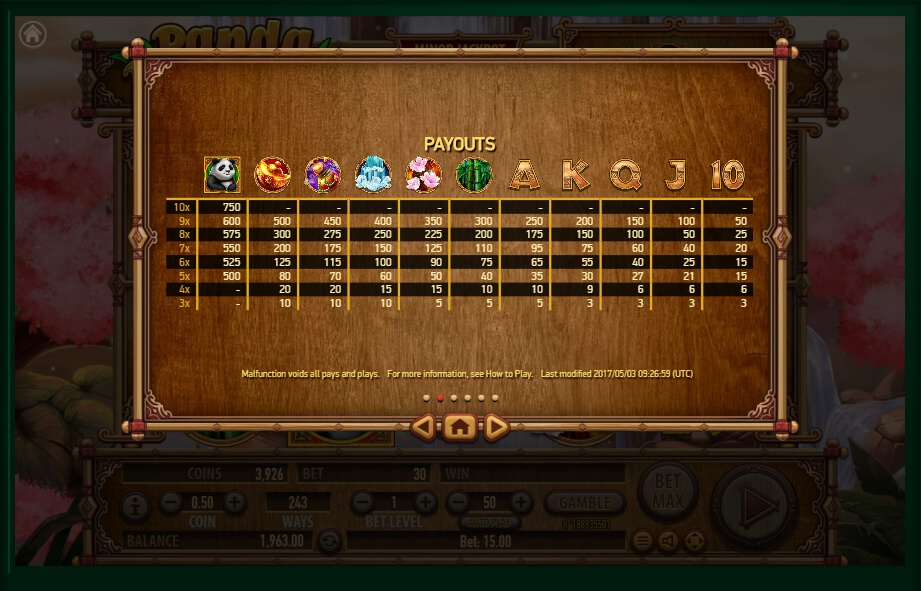Screen dimensions: 921x591
Task: Decrease the coin value
Action: pos(171,502)
